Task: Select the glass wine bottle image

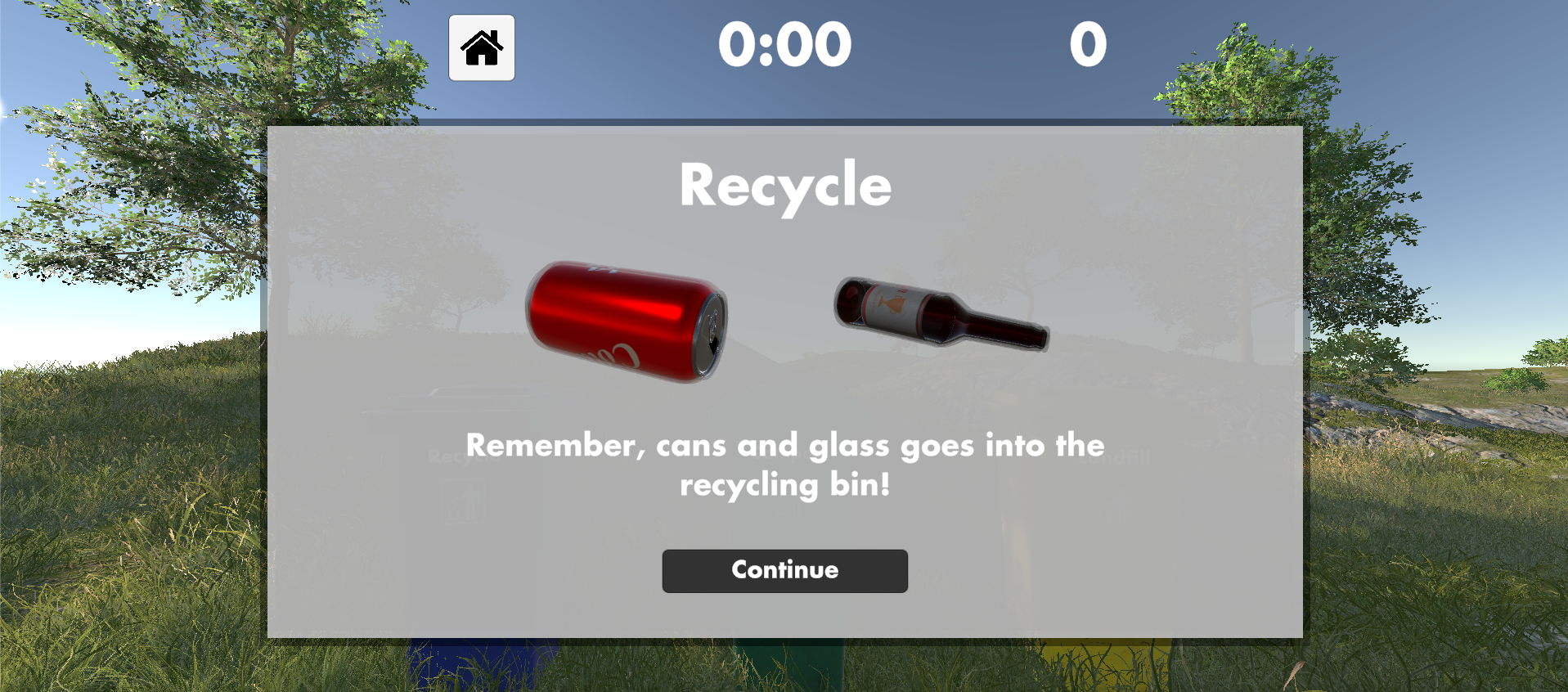Action: [x=941, y=315]
